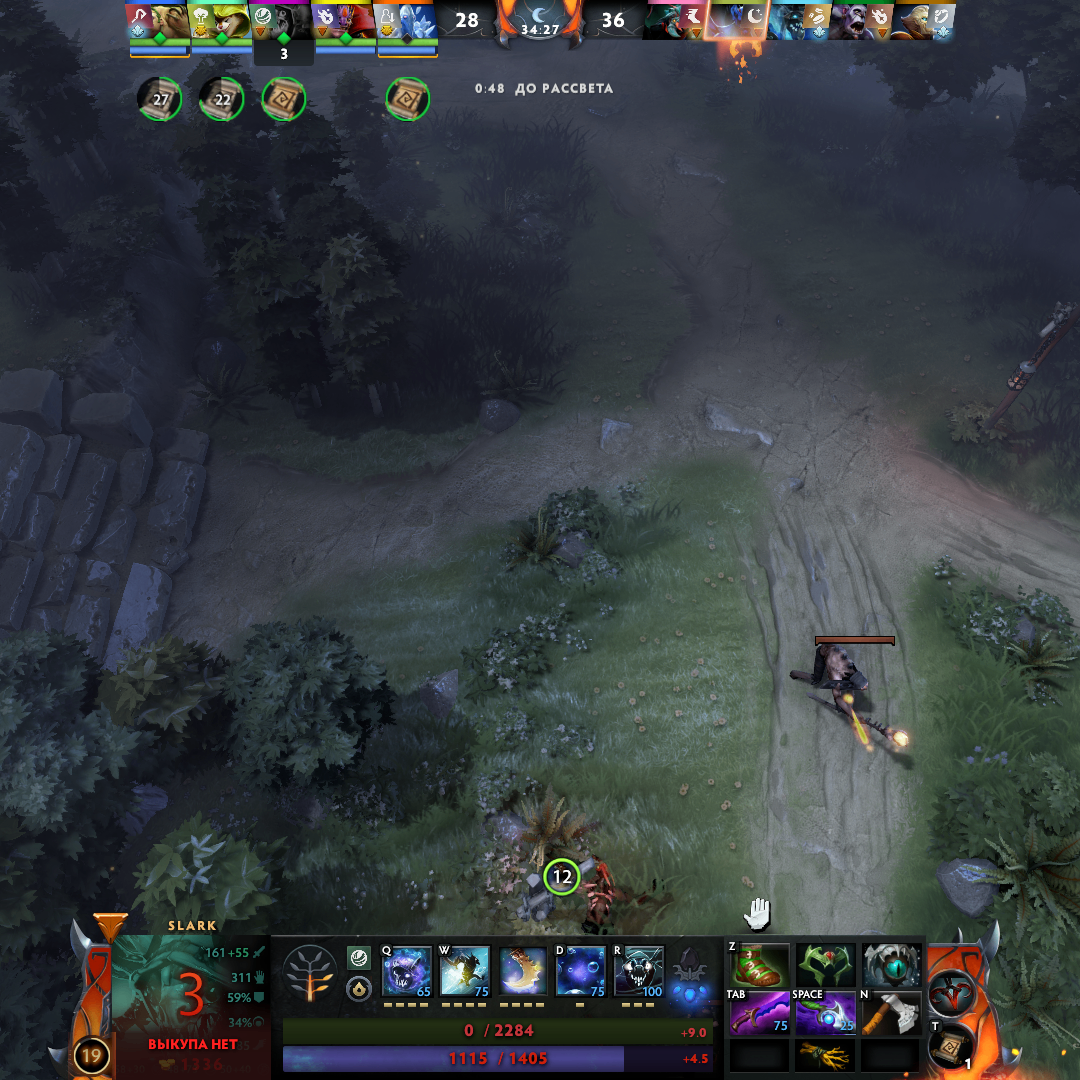Click the ВЫКУПА НЕТ buyback button
The image size is (1080, 1080).
193,1044
